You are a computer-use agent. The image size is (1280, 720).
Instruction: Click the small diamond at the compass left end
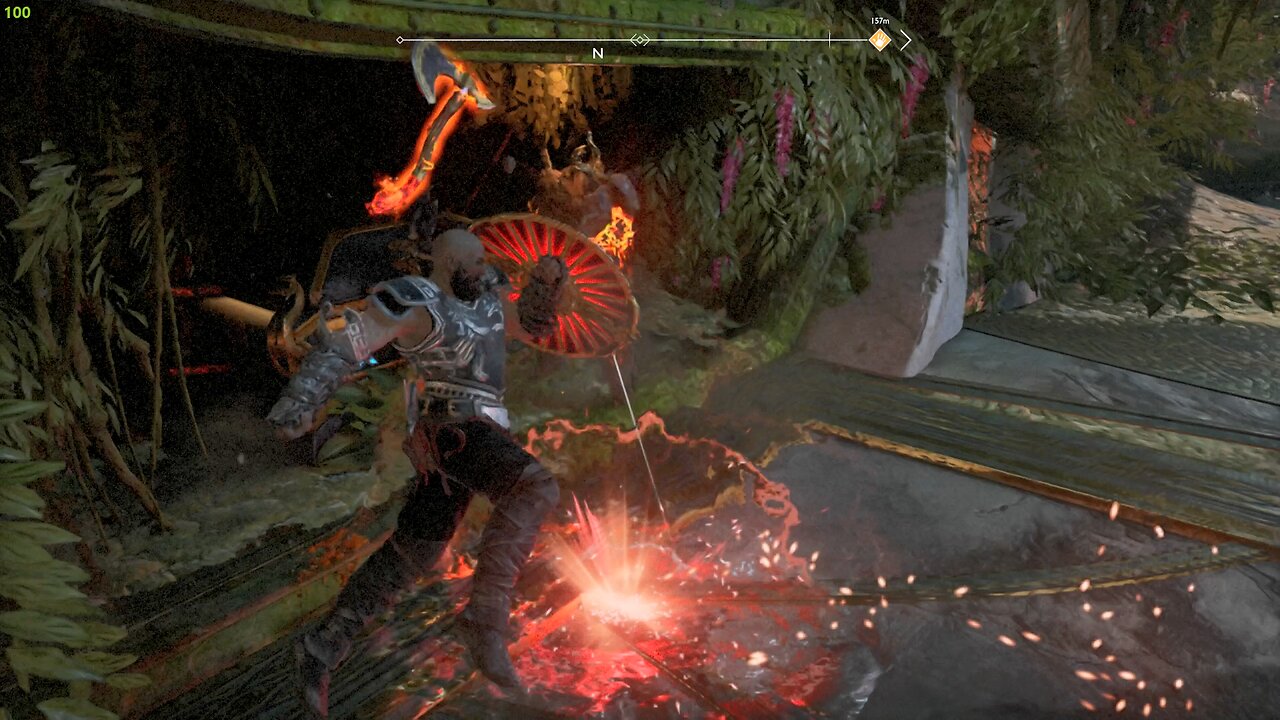pyautogui.click(x=400, y=40)
